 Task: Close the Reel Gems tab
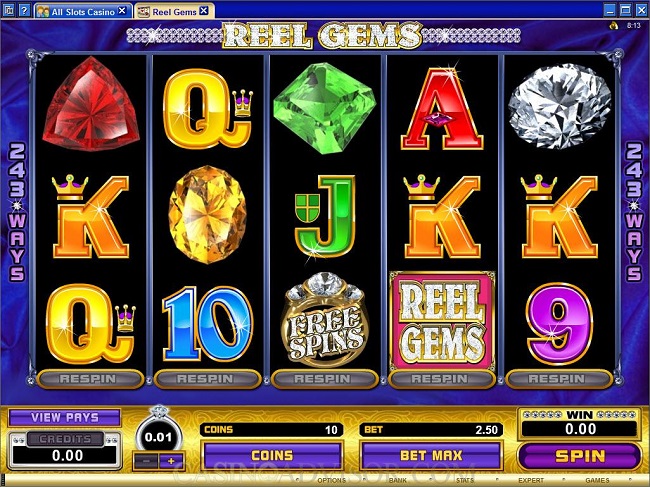[204, 10]
